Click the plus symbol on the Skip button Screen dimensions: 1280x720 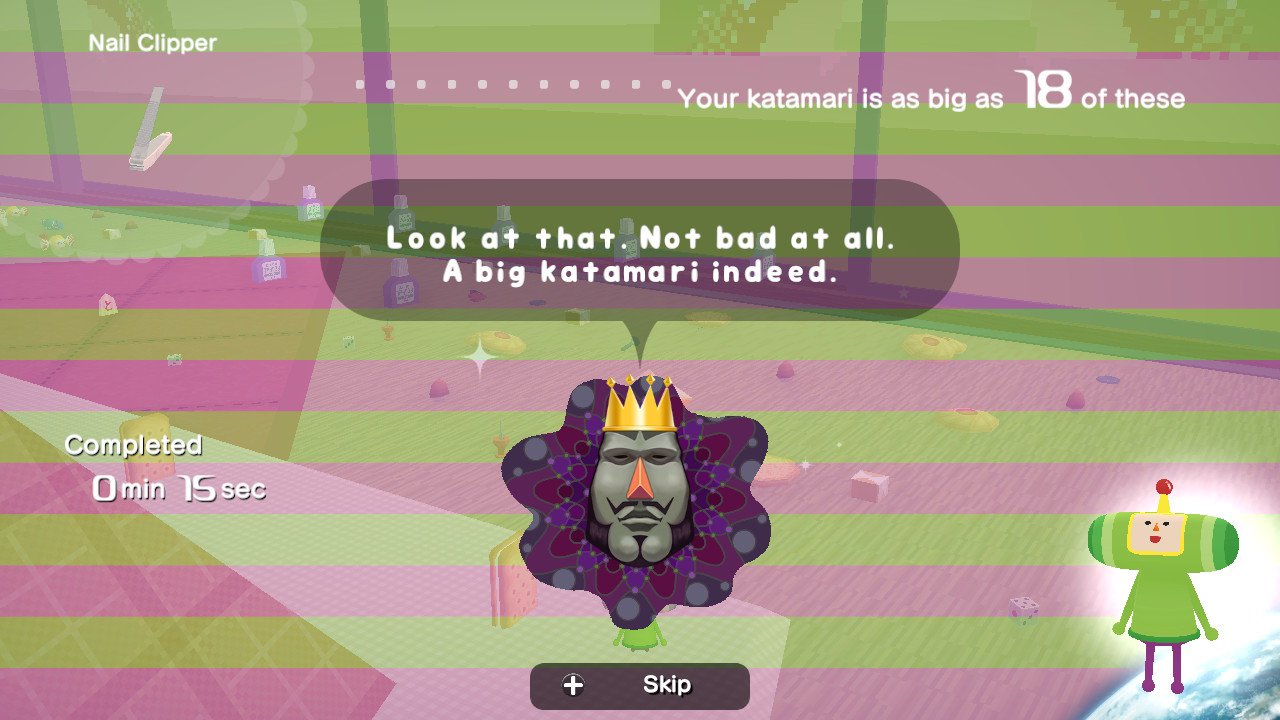tap(571, 686)
